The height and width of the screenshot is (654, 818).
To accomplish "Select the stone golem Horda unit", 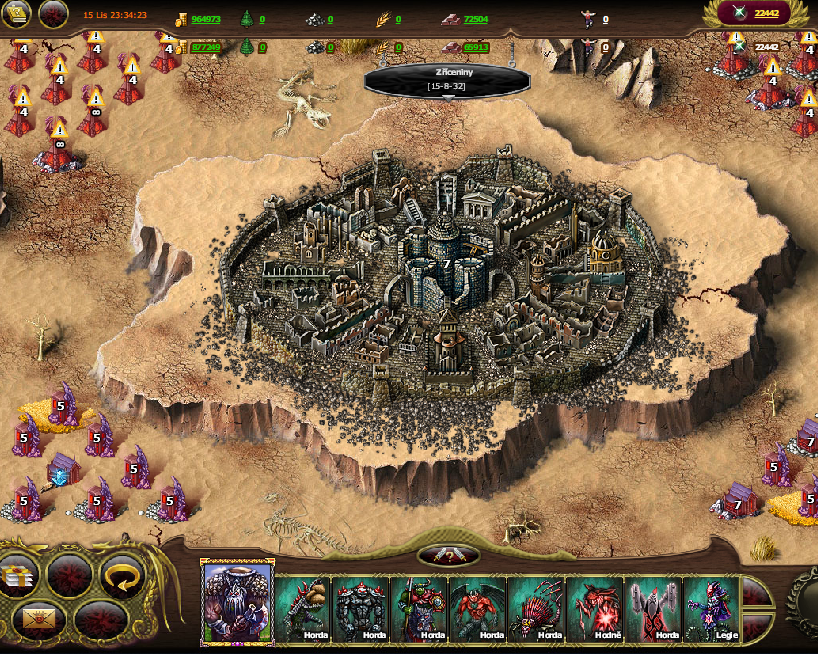I will coord(360,608).
